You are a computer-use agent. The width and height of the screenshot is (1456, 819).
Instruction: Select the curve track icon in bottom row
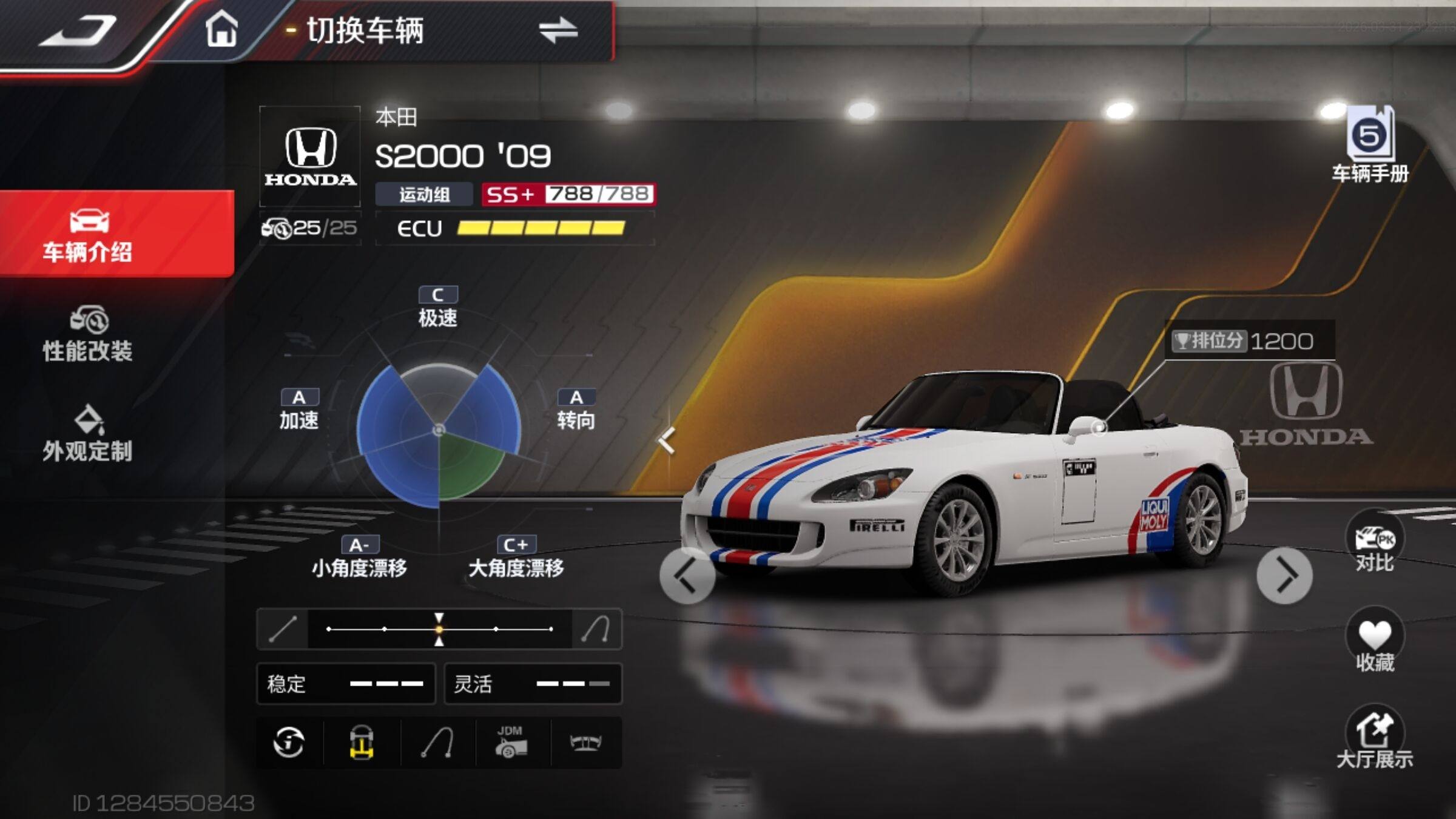tap(437, 743)
